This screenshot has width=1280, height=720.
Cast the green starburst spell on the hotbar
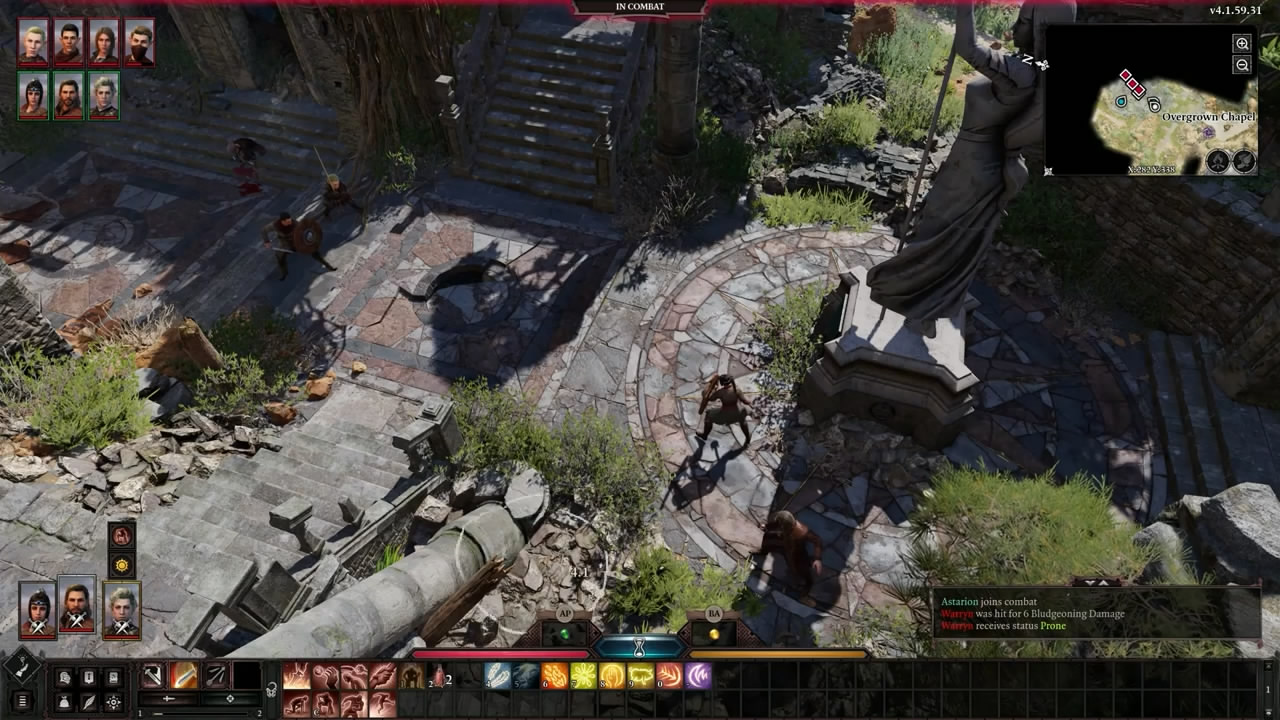click(583, 676)
